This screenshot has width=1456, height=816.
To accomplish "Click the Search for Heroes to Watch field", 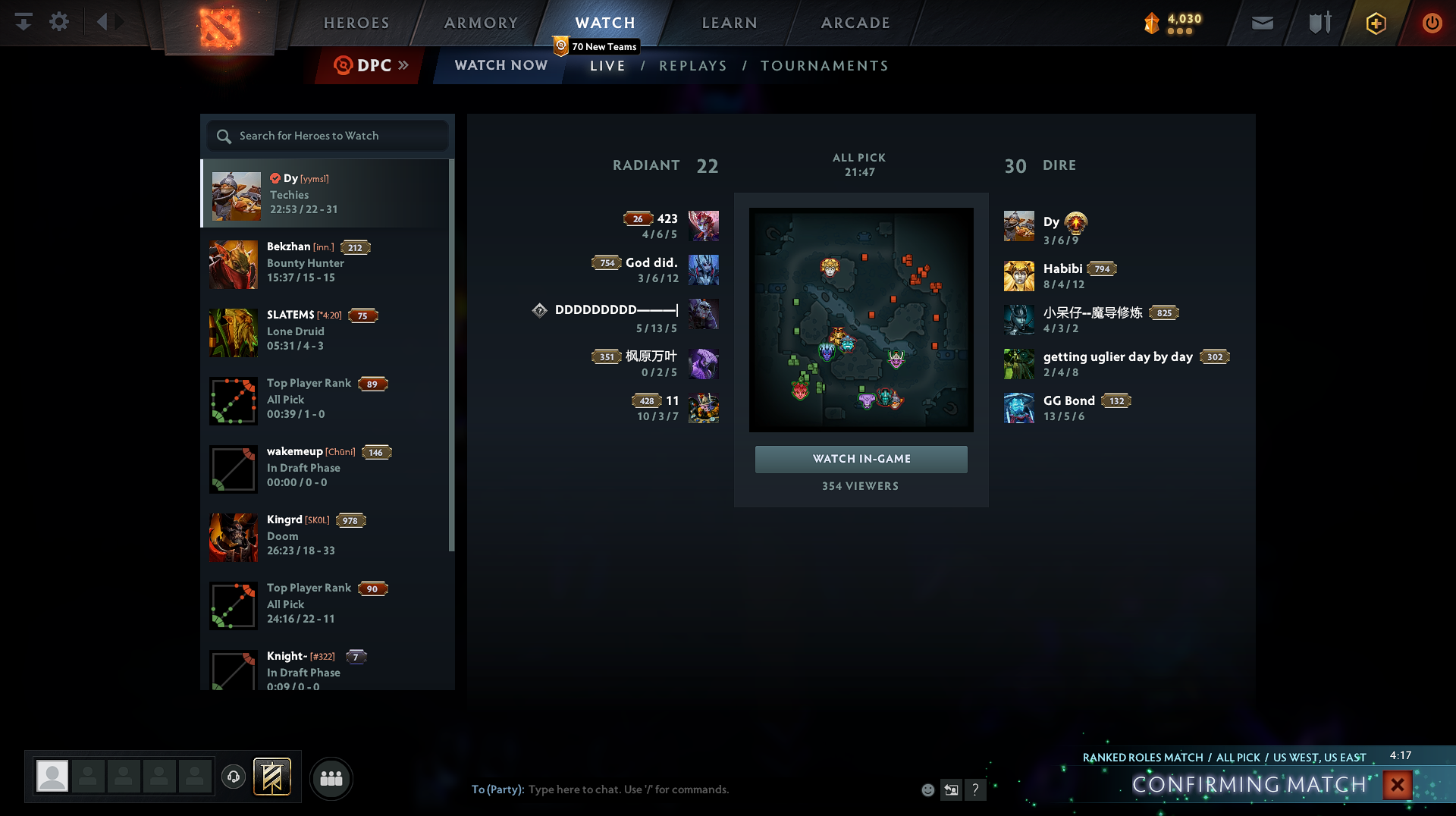I will [x=326, y=136].
